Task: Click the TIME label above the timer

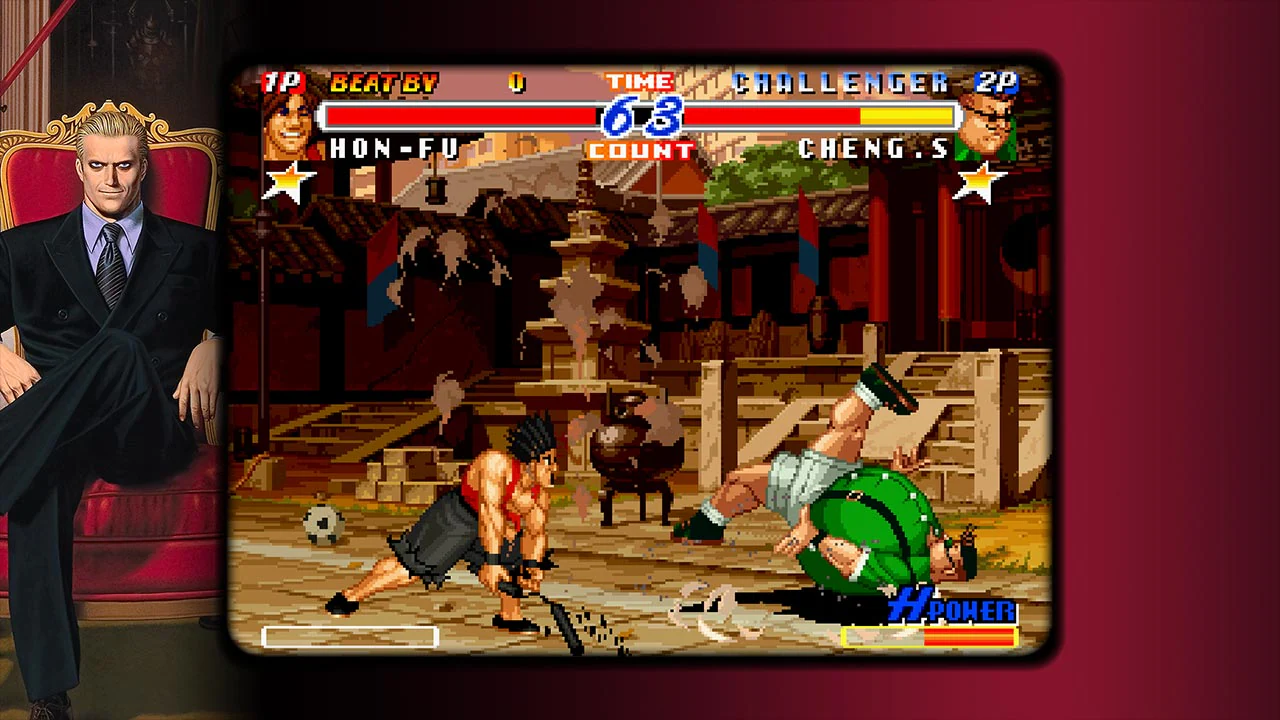Action: pos(641,80)
